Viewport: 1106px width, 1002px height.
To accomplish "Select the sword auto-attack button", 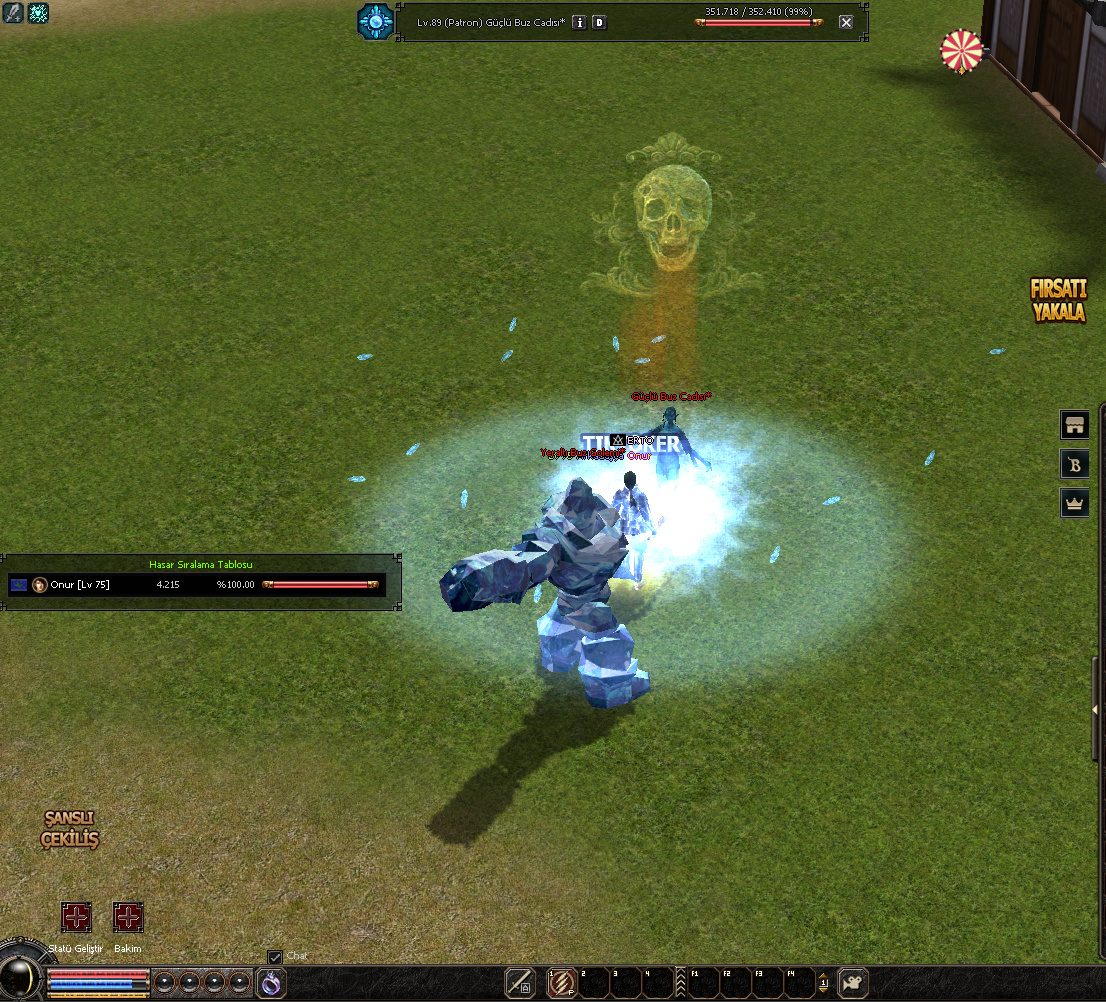I will [520, 983].
